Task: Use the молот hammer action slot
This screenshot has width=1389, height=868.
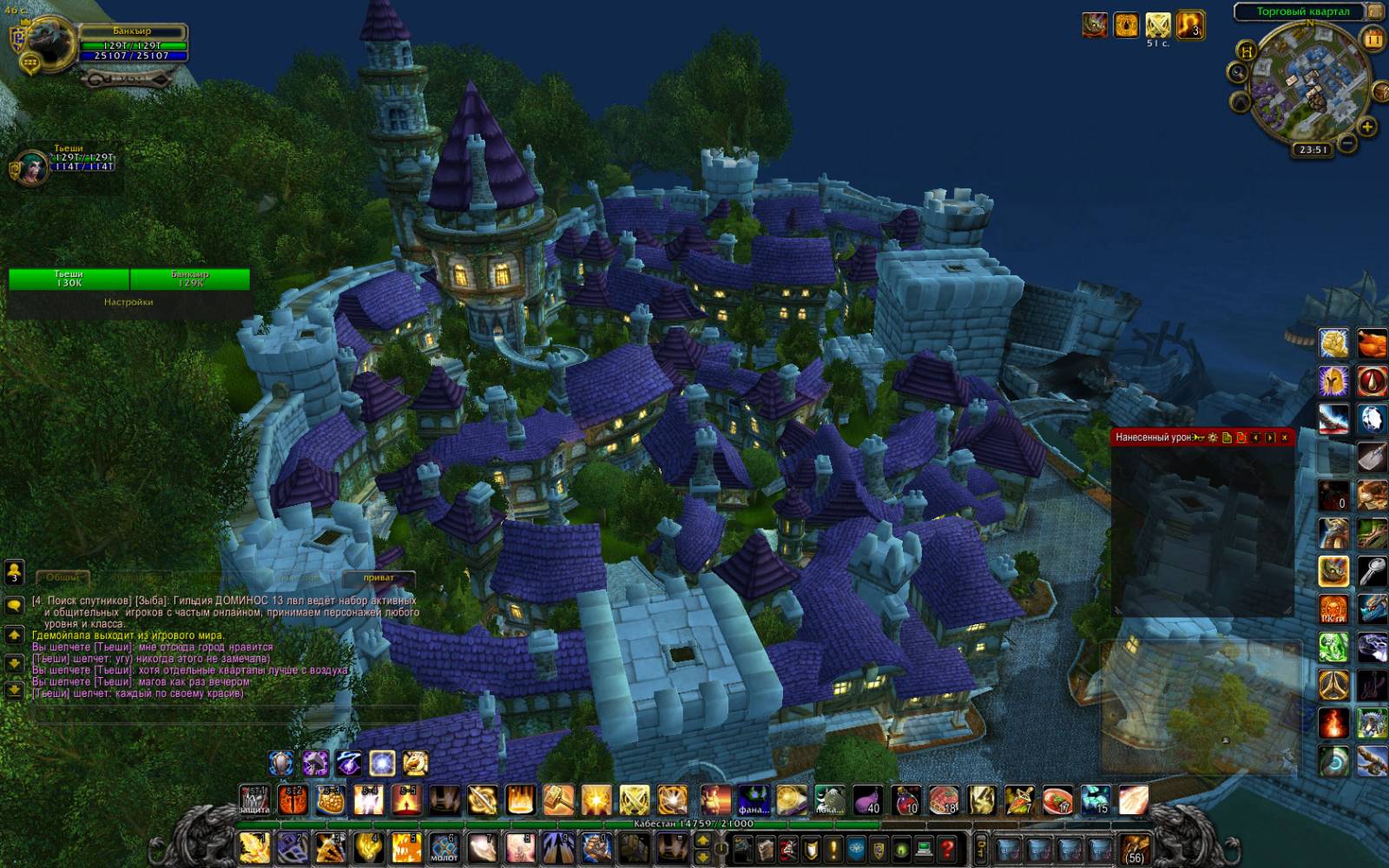Action: click(444, 847)
